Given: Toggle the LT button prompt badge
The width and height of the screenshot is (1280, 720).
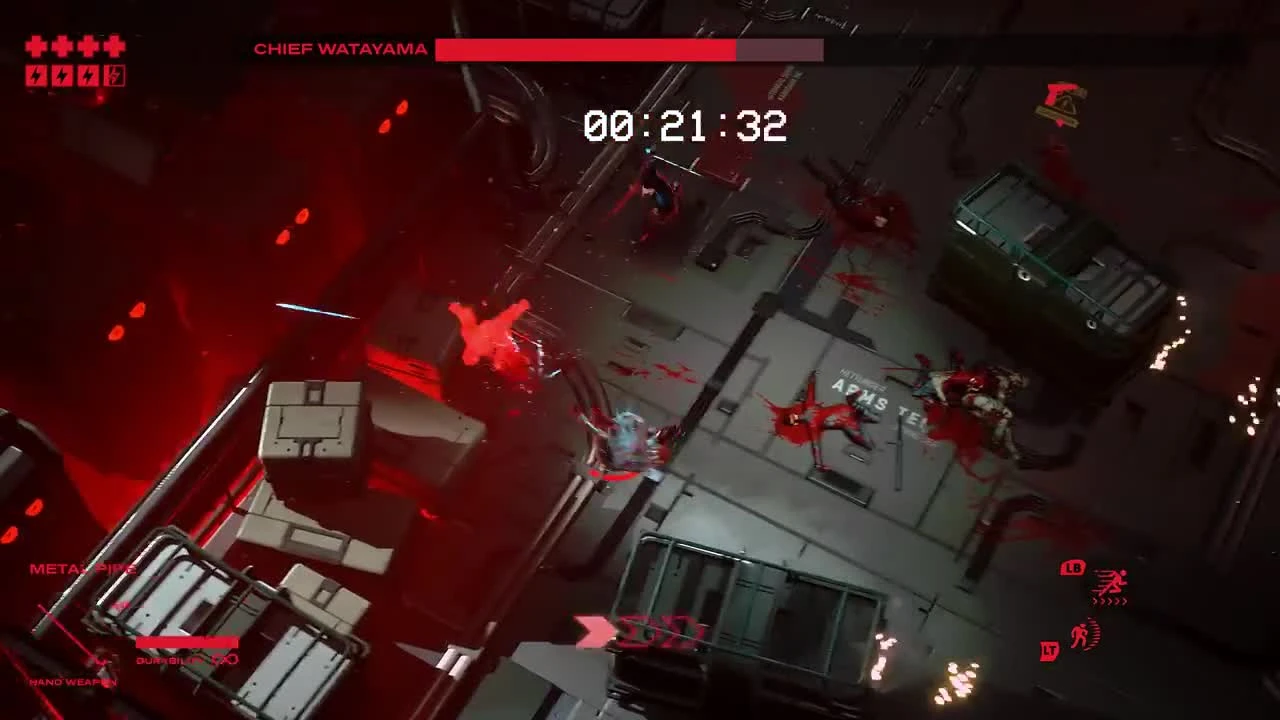Looking at the screenshot, I should point(1049,650).
